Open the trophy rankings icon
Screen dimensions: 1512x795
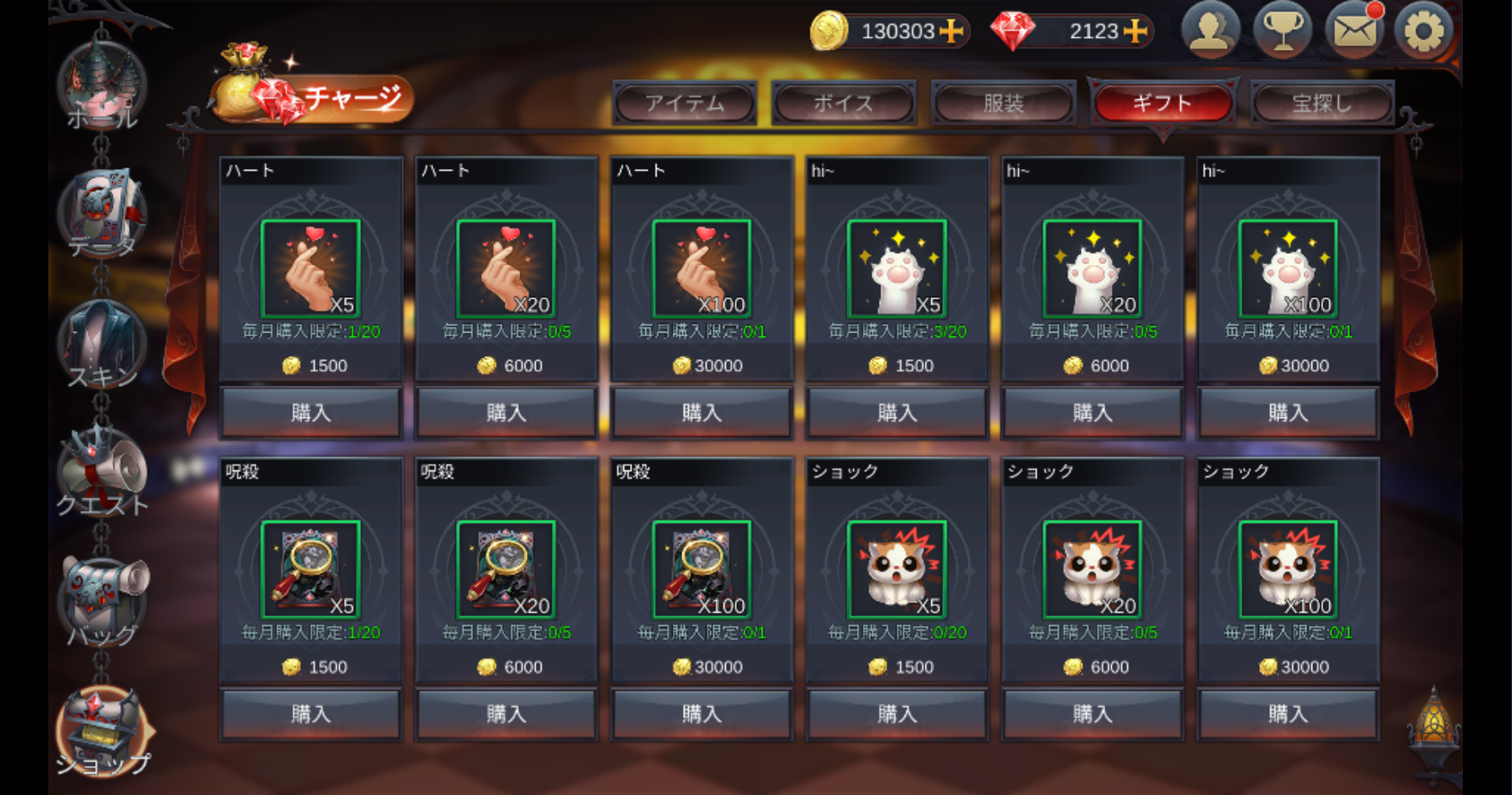coord(1282,31)
